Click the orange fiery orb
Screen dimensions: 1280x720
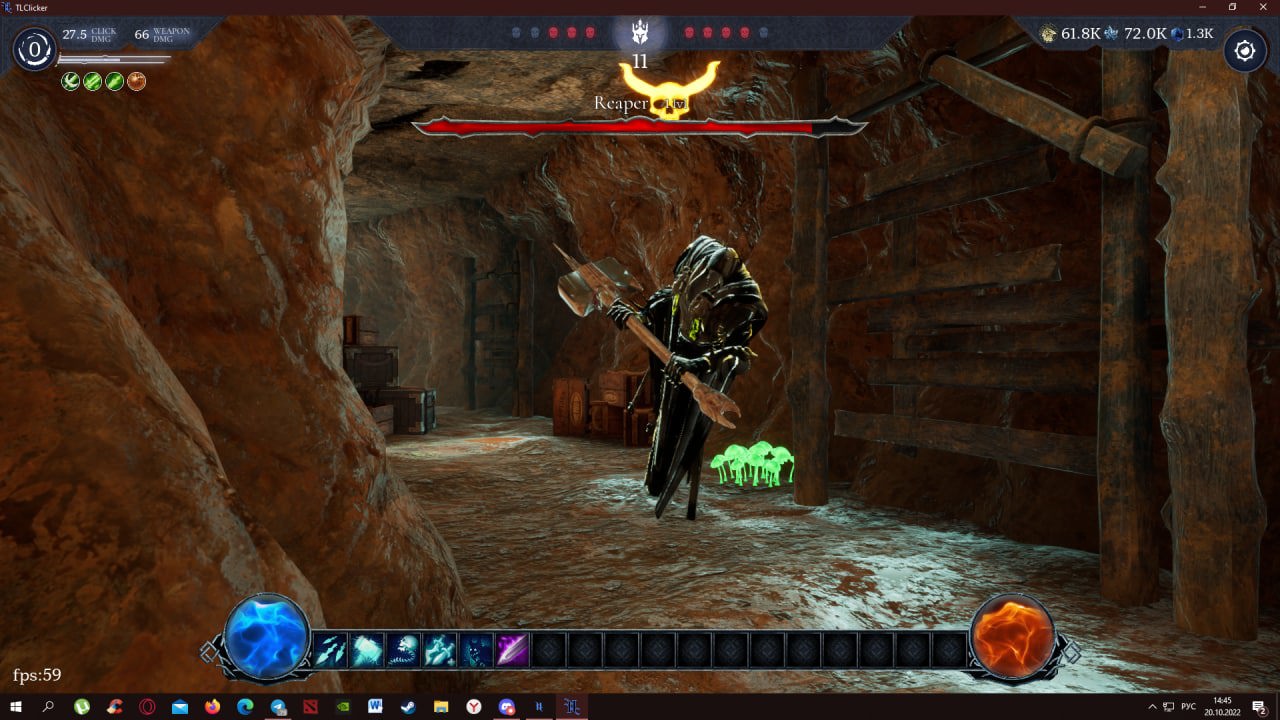[x=1013, y=637]
